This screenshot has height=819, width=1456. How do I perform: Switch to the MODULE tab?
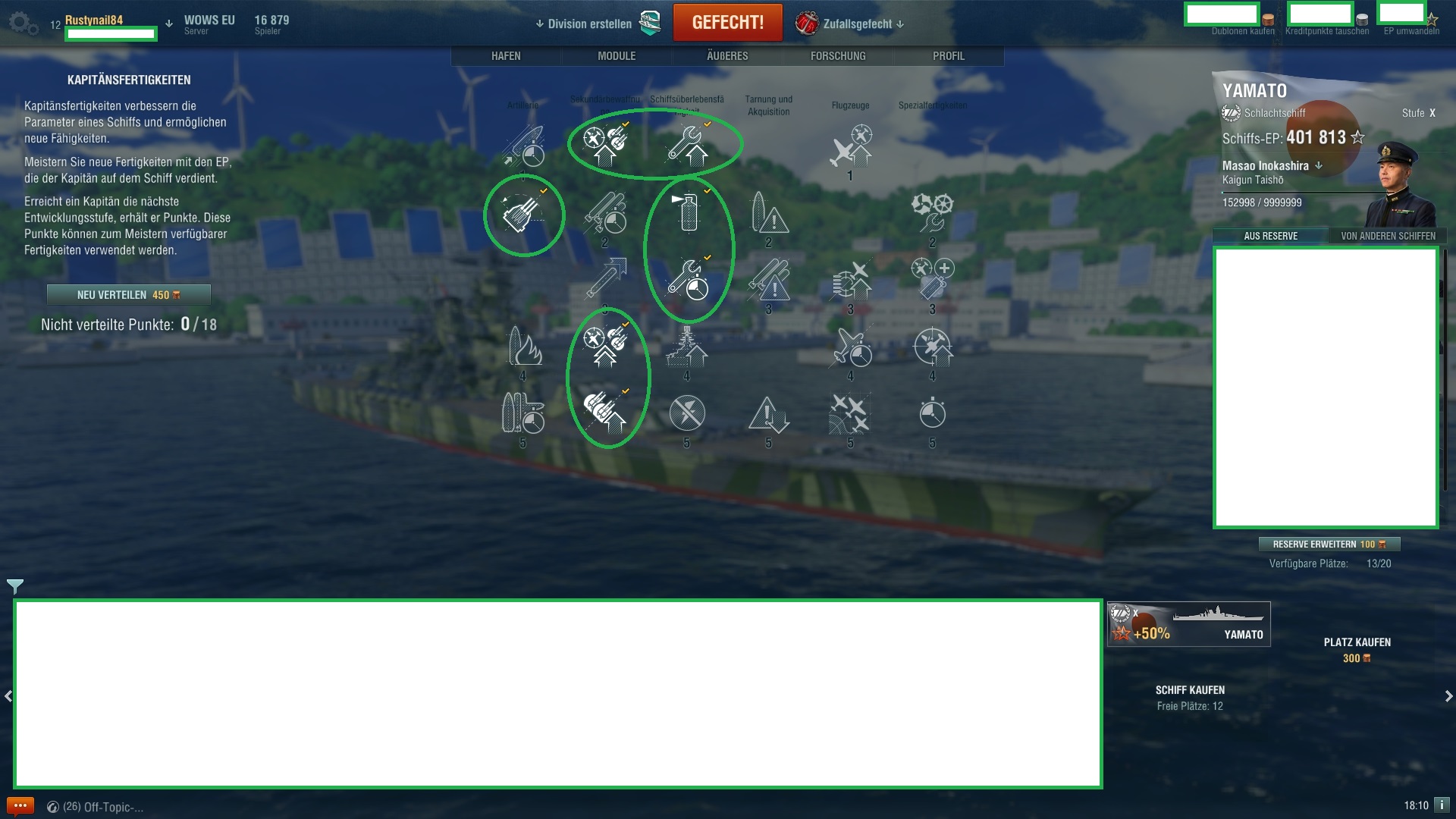[x=617, y=55]
